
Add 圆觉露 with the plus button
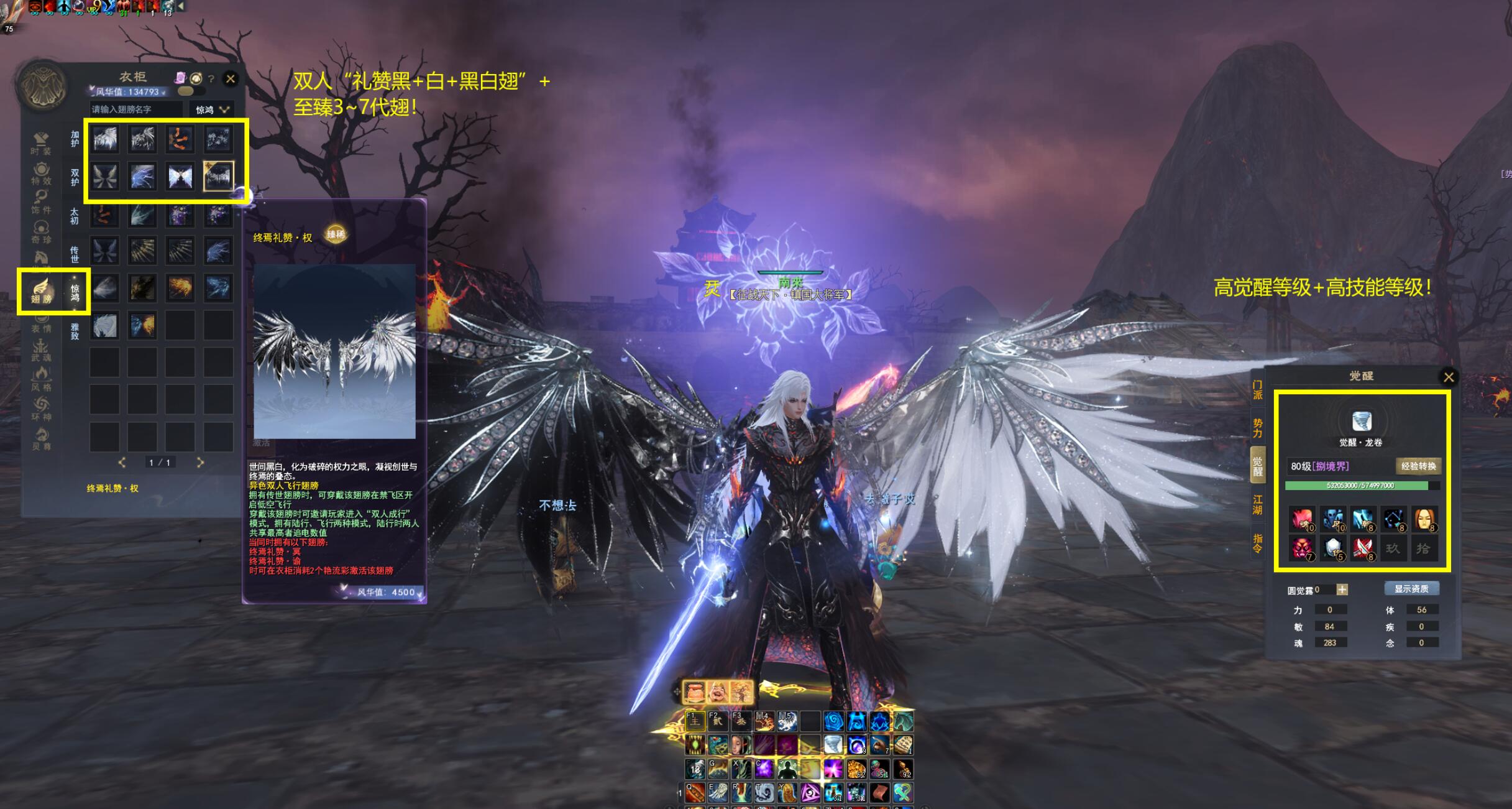[1342, 589]
